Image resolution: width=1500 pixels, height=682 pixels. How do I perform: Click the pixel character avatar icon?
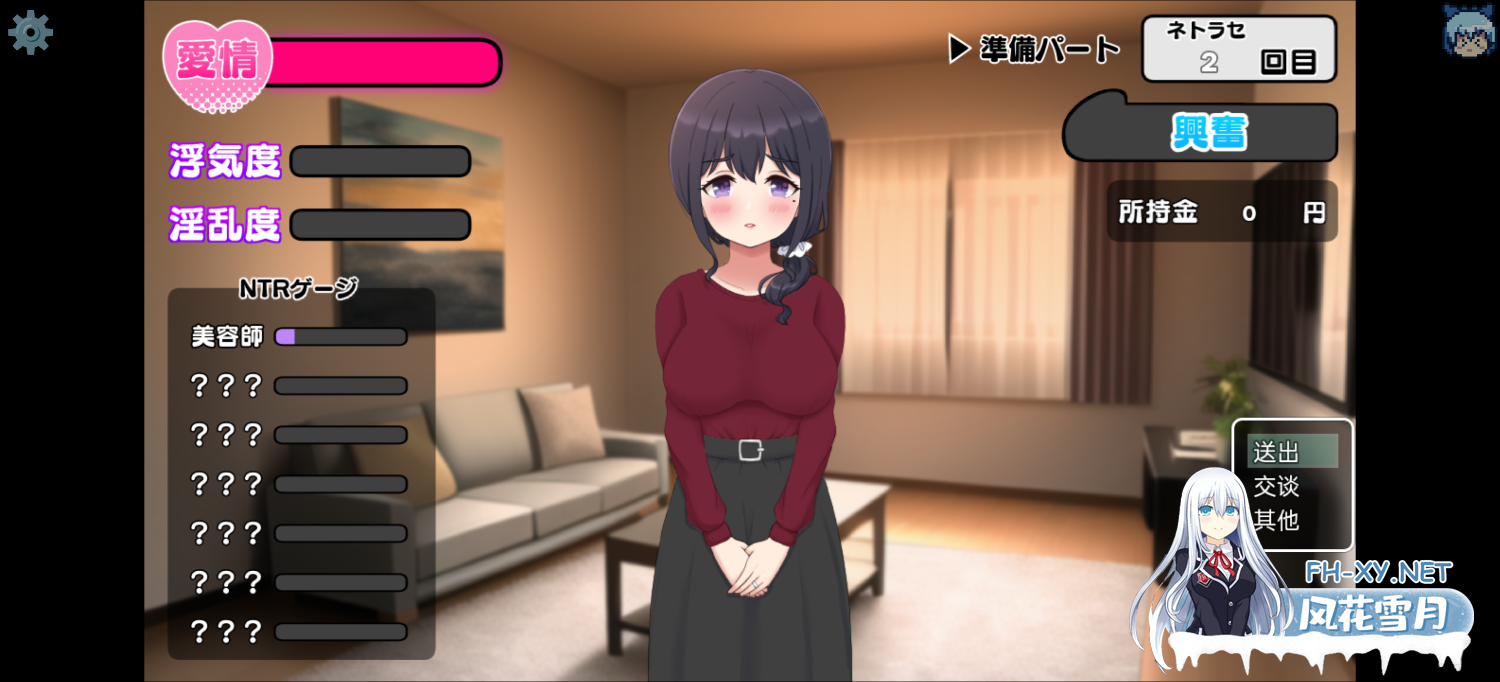point(1467,30)
